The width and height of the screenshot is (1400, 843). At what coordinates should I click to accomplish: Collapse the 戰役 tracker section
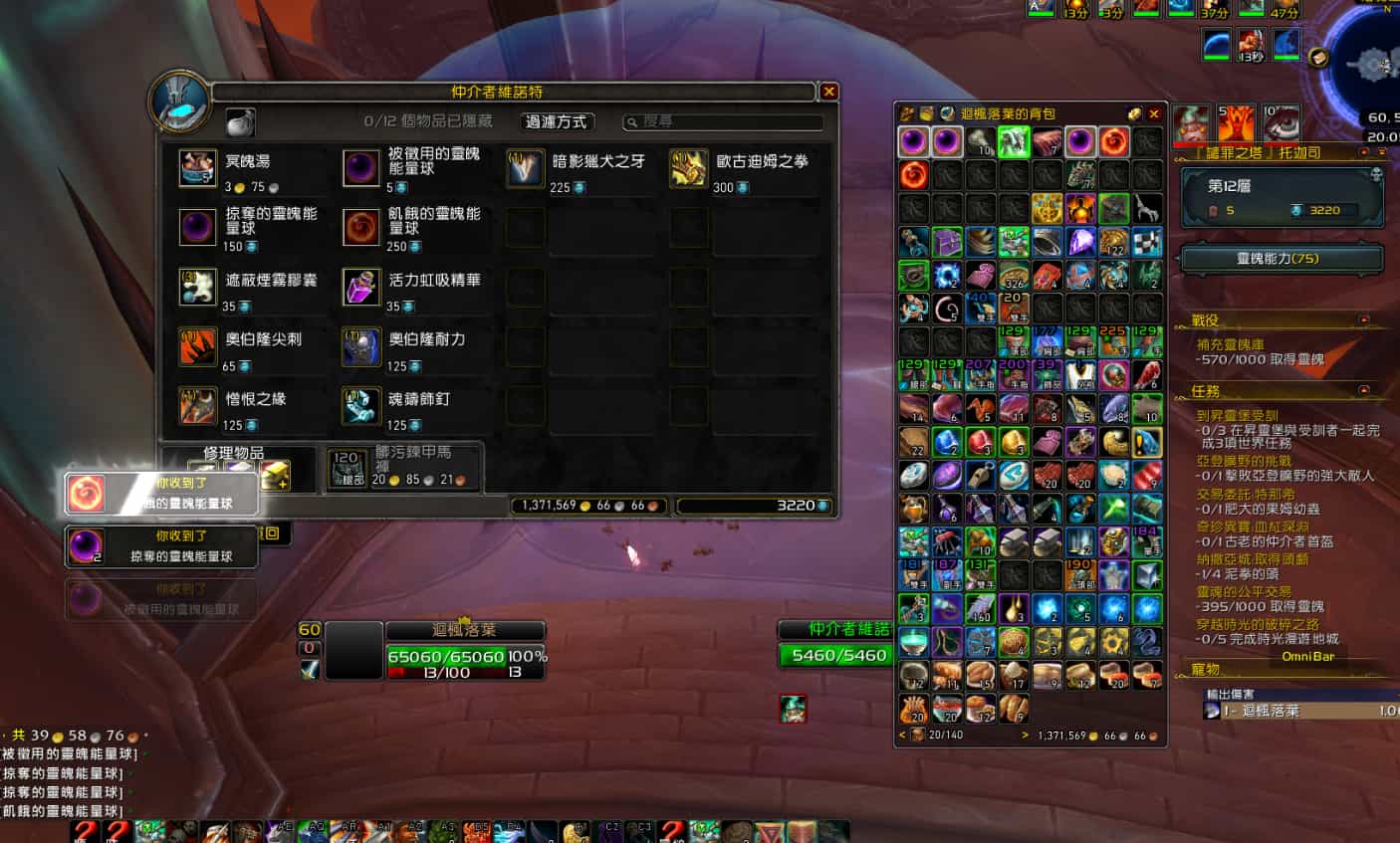coord(1364,320)
